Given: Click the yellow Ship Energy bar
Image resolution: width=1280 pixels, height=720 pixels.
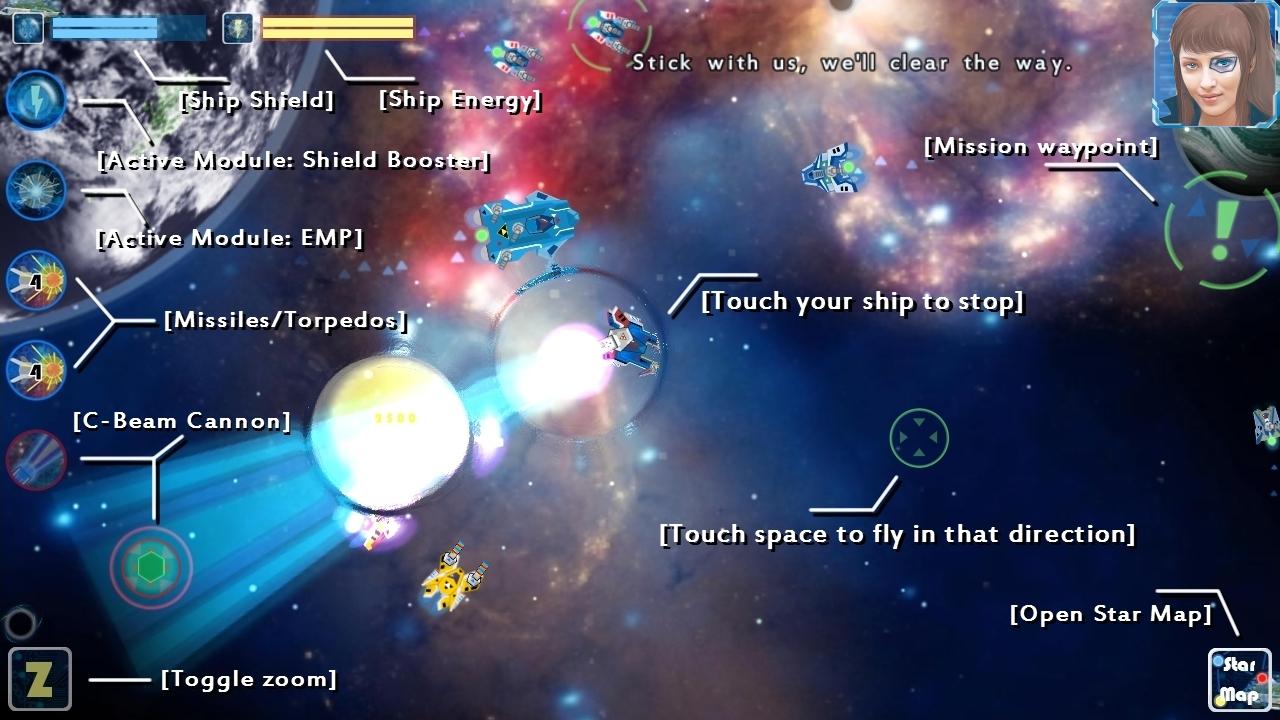Looking at the screenshot, I should [336, 27].
